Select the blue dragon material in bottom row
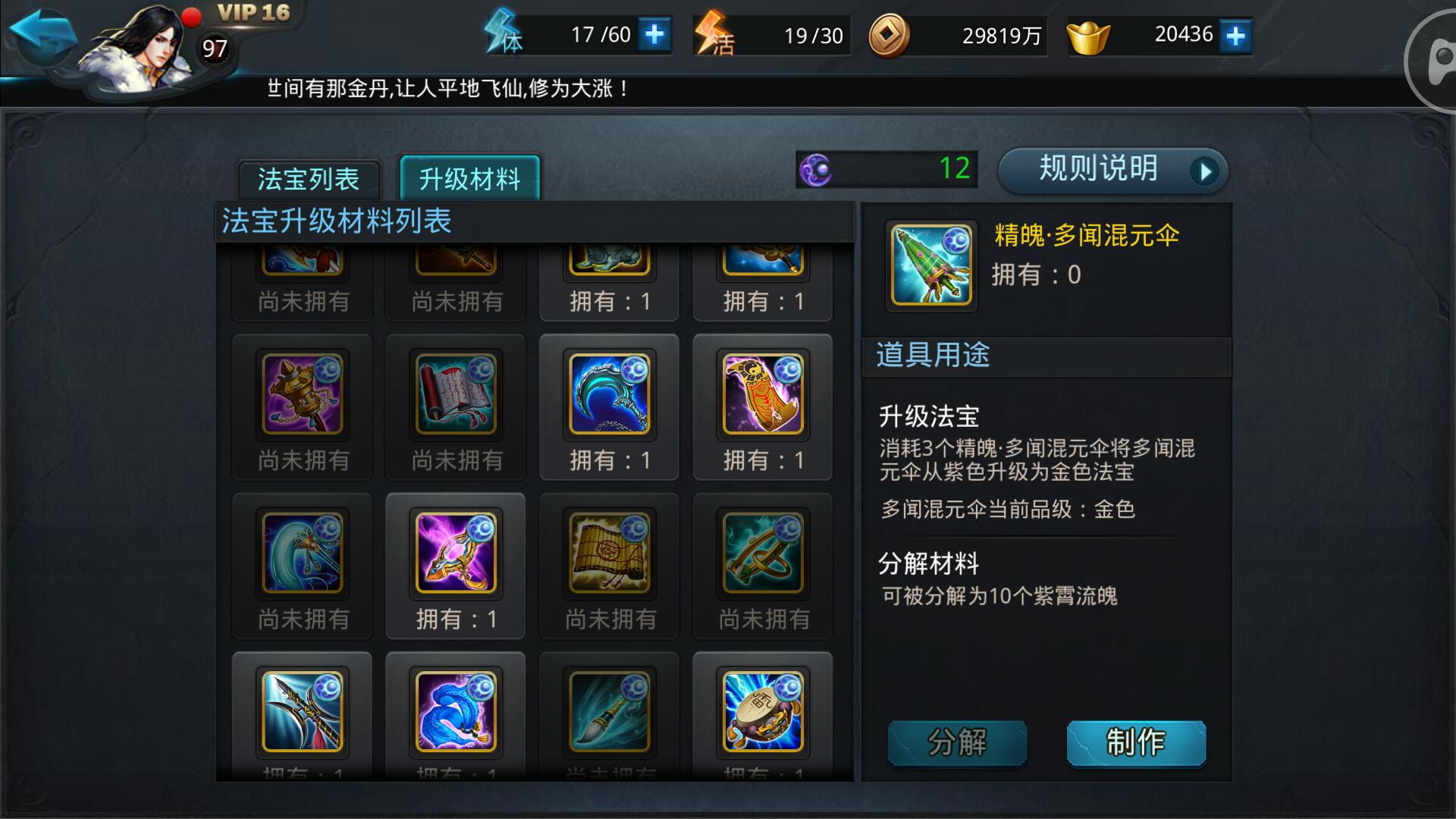The height and width of the screenshot is (819, 1456). click(454, 711)
